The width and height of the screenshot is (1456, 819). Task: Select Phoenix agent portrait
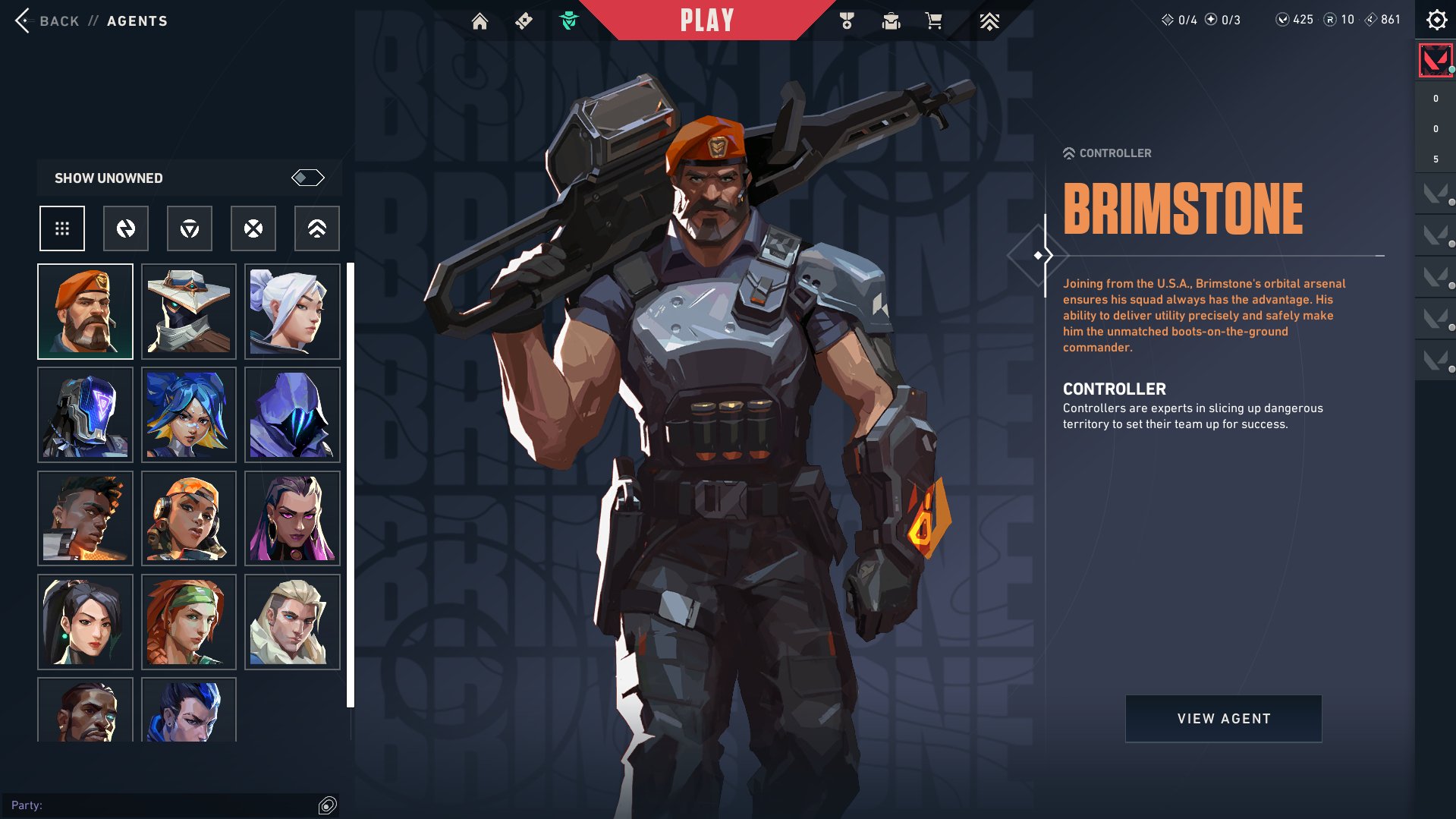[85, 518]
